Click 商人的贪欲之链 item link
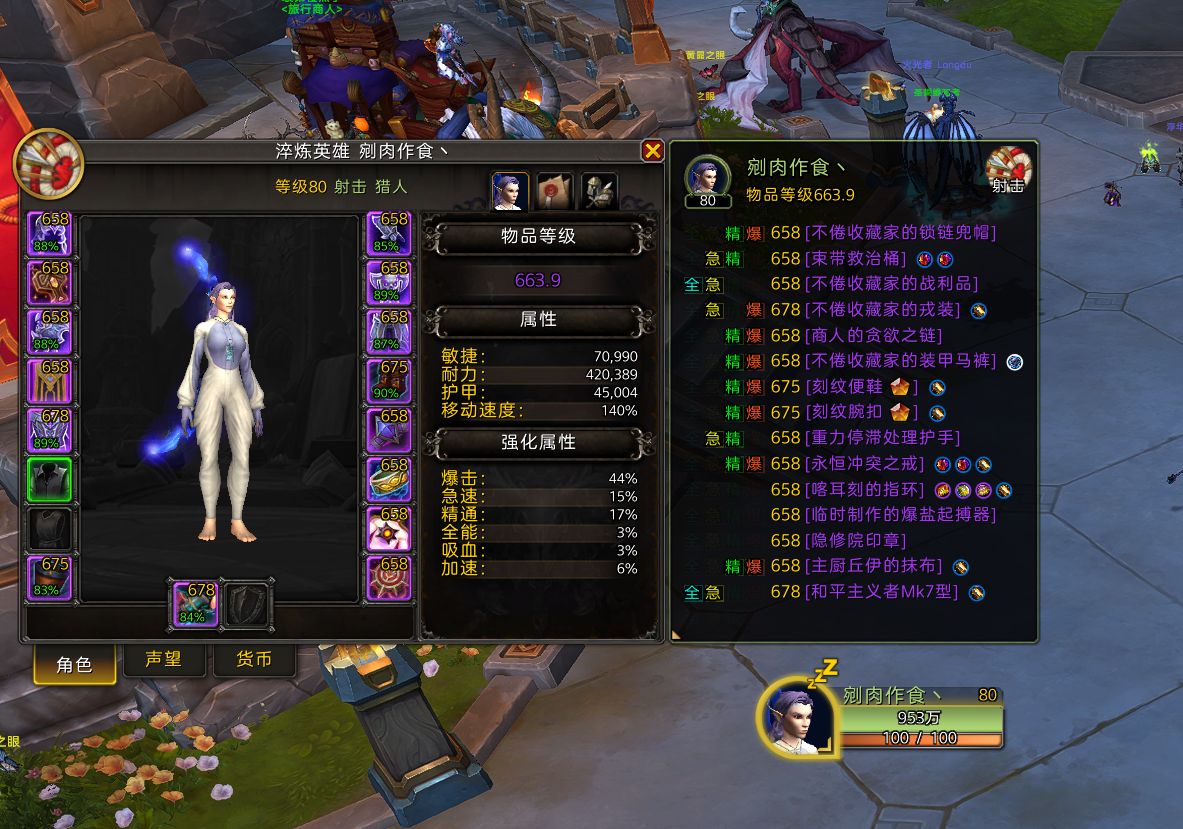 (x=873, y=336)
